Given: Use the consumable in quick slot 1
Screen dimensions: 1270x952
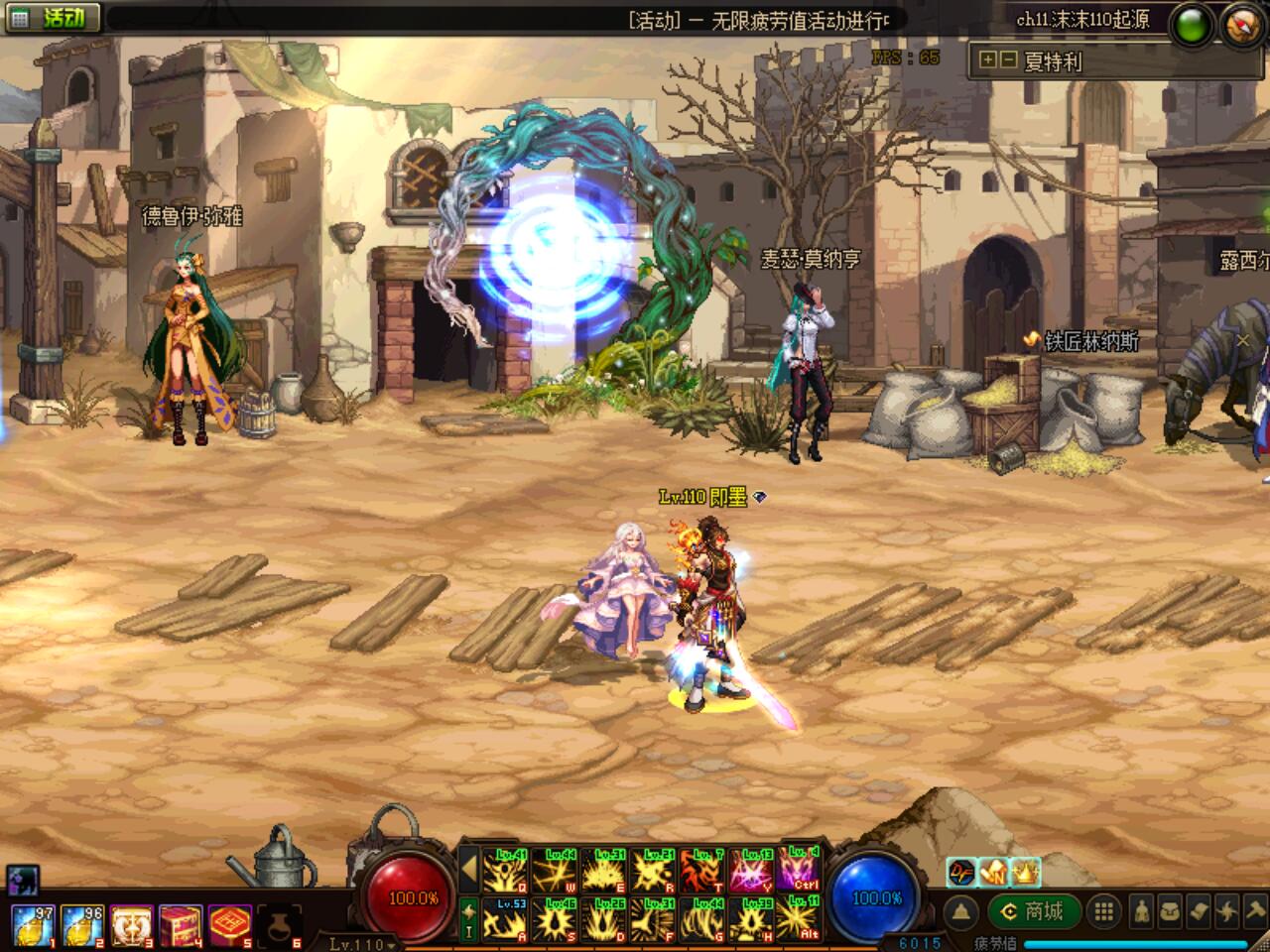Looking at the screenshot, I should (33, 923).
